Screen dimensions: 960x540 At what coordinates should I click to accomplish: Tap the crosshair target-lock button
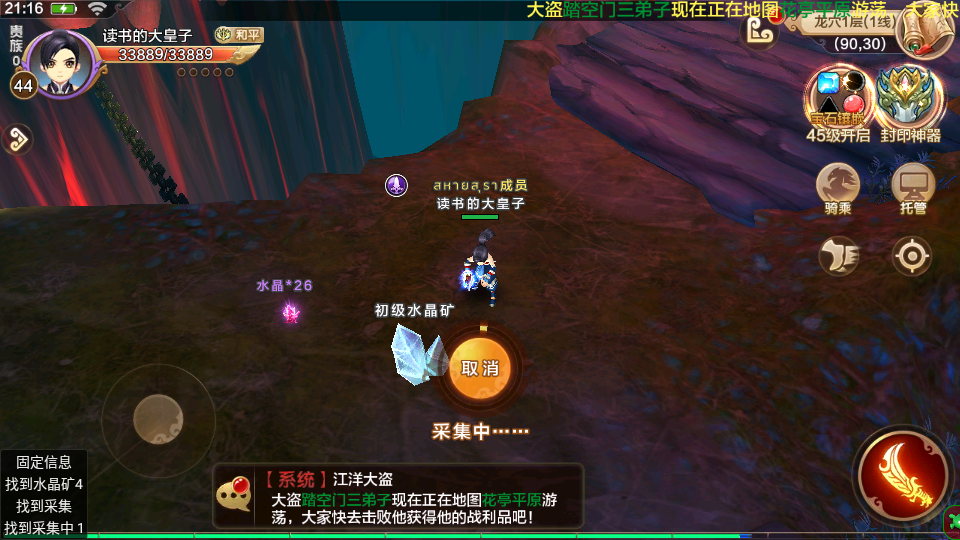912,256
